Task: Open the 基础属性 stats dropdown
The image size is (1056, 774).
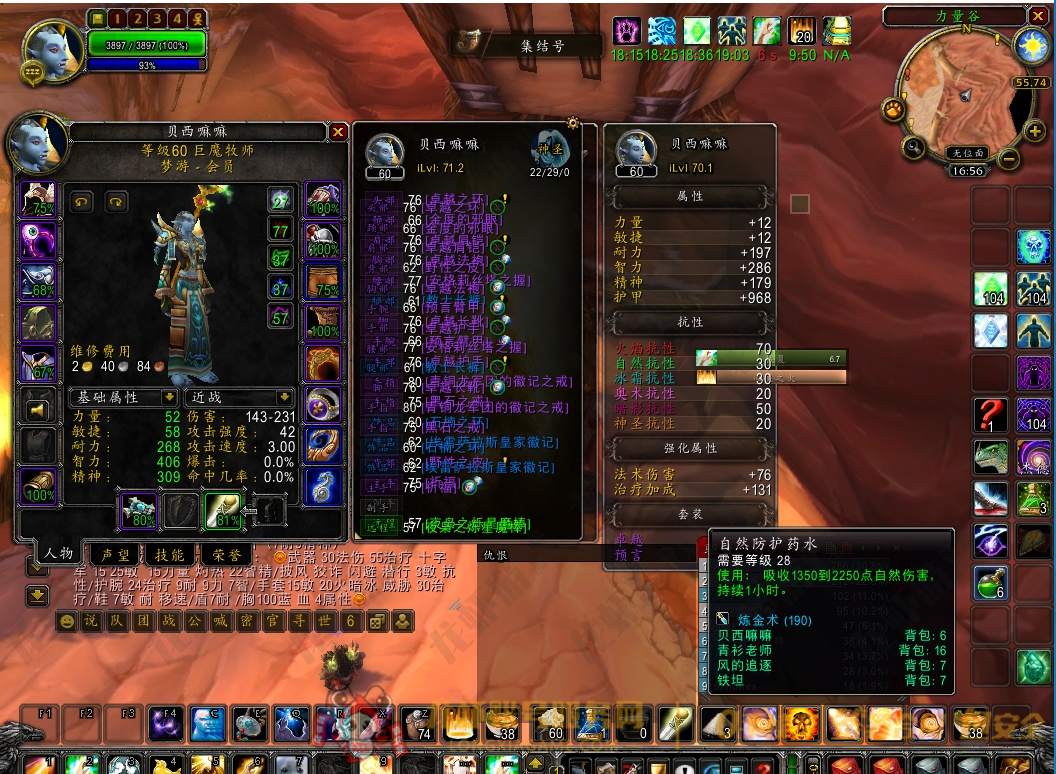Action: click(x=168, y=397)
